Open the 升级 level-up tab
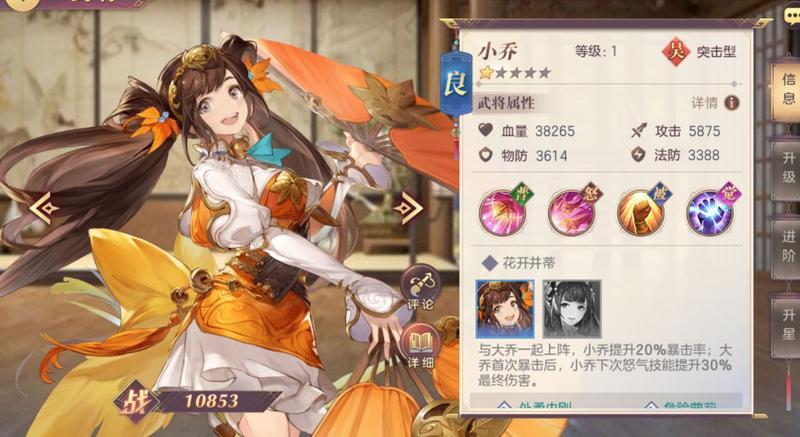800x437 pixels. coord(788,167)
